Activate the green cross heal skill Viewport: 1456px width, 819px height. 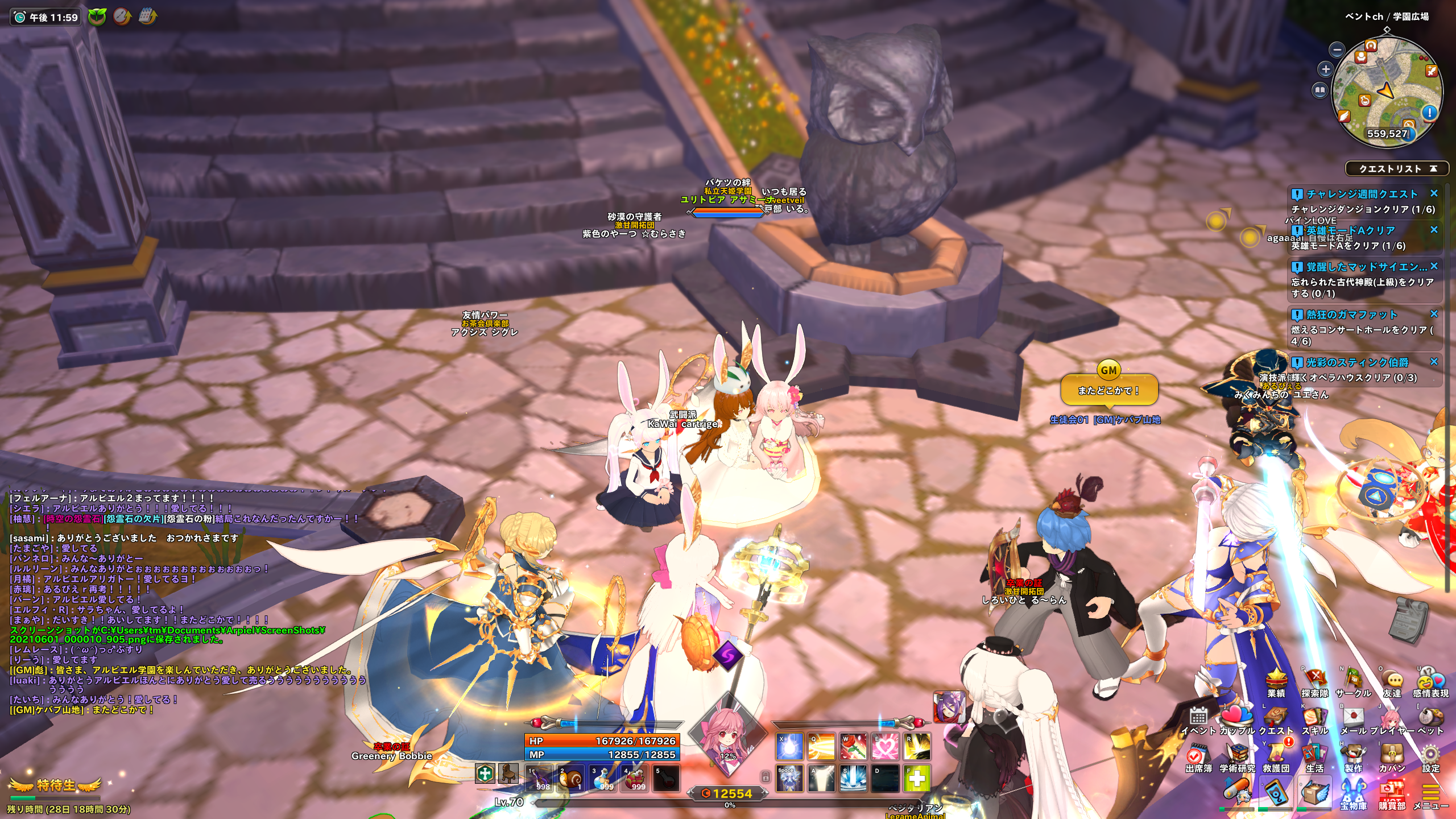click(x=917, y=778)
